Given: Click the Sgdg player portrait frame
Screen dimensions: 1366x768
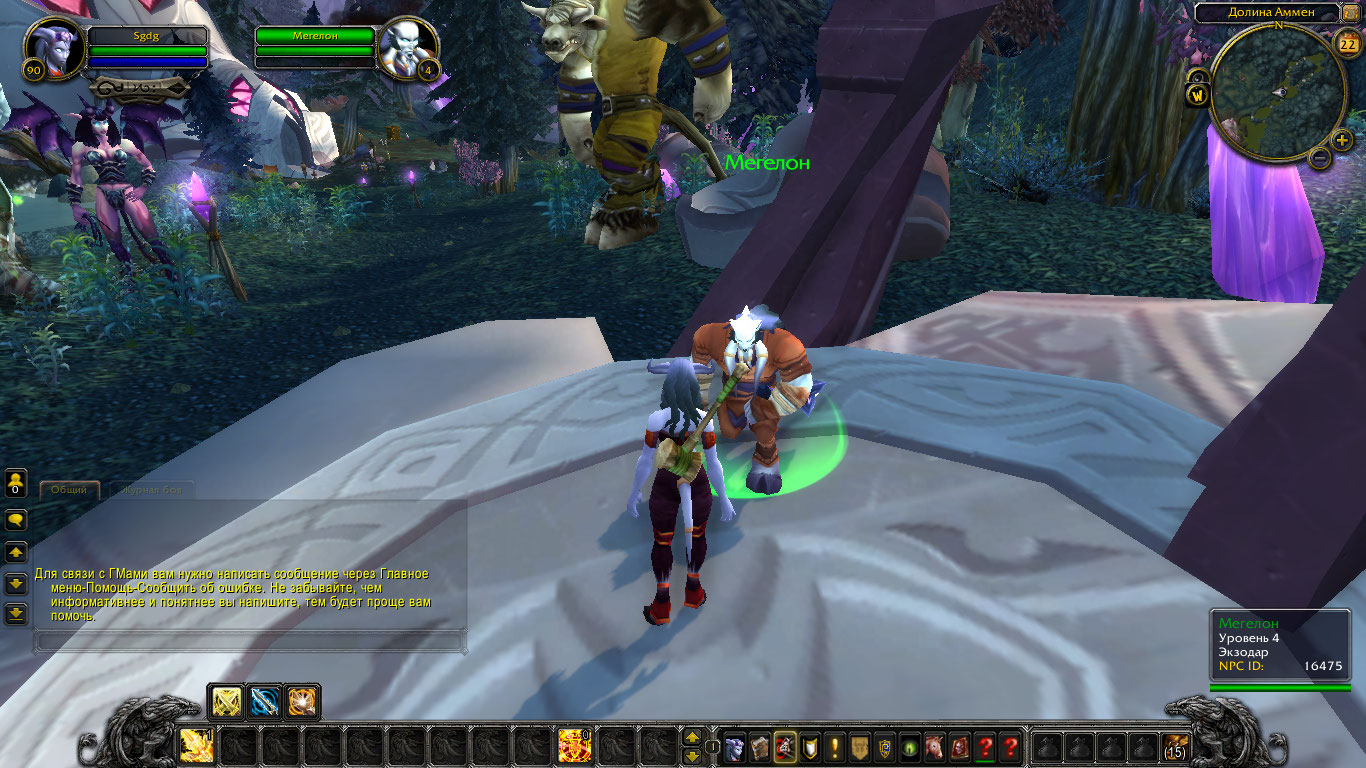Looking at the screenshot, I should [54, 48].
